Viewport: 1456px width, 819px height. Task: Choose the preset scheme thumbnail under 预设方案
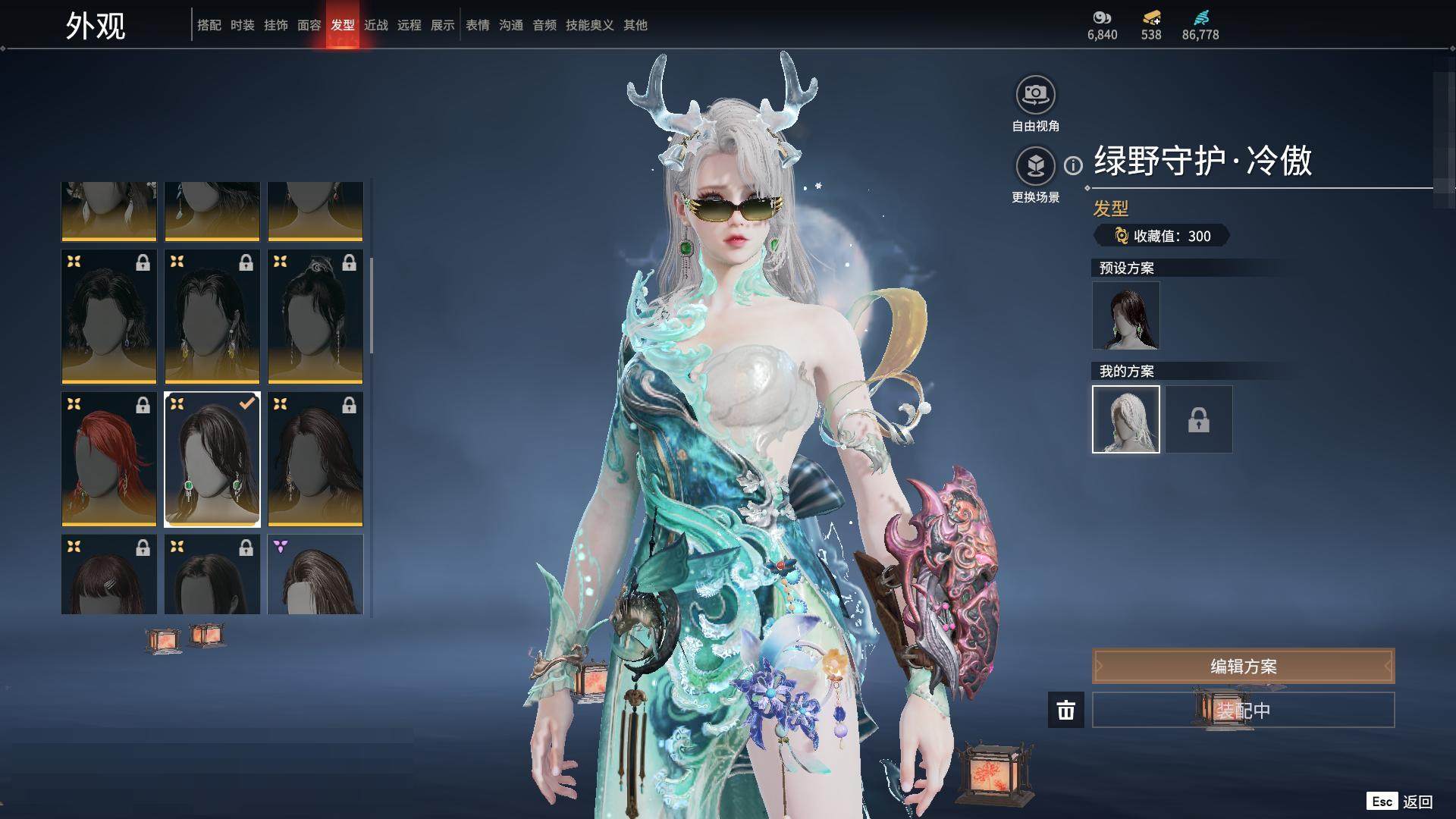(x=1126, y=315)
